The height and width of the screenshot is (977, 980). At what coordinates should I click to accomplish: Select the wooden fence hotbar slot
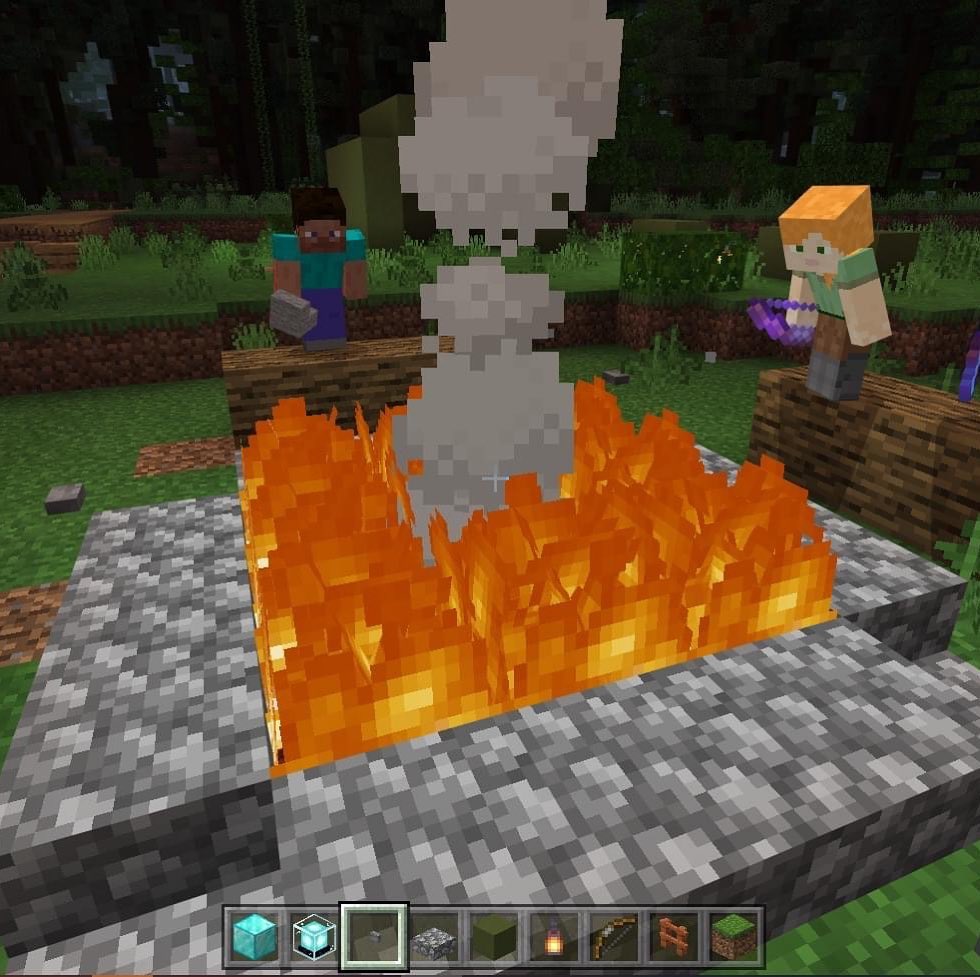[673, 937]
